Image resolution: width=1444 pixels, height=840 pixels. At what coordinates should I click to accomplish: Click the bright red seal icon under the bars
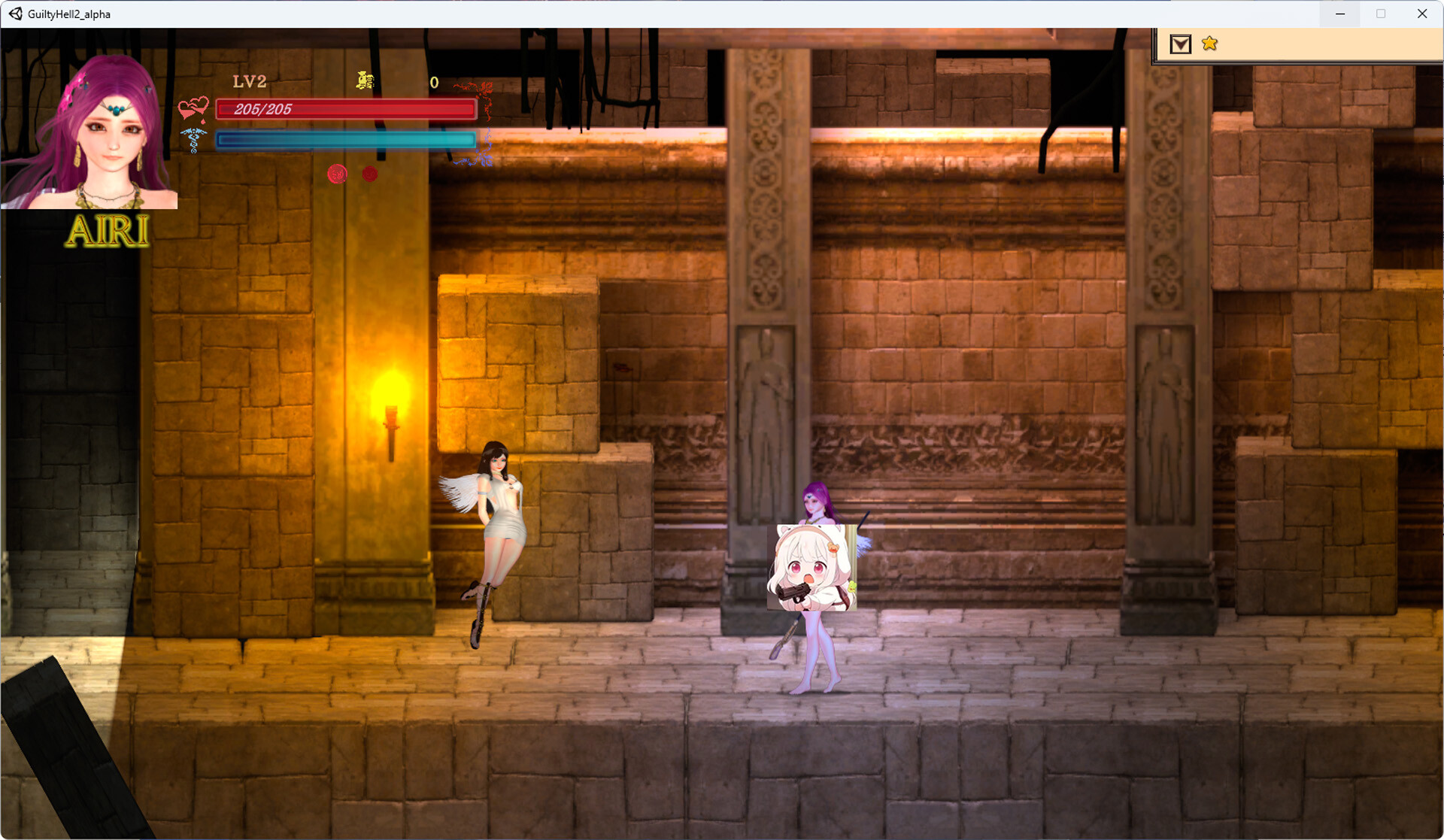(337, 174)
